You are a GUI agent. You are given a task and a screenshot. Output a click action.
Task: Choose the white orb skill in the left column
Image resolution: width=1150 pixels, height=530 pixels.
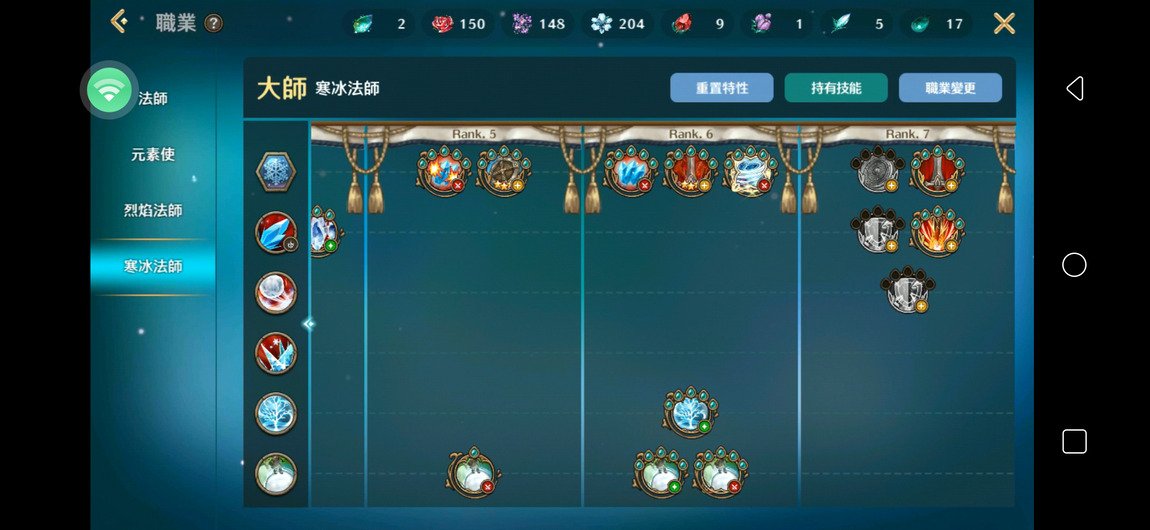(x=275, y=293)
